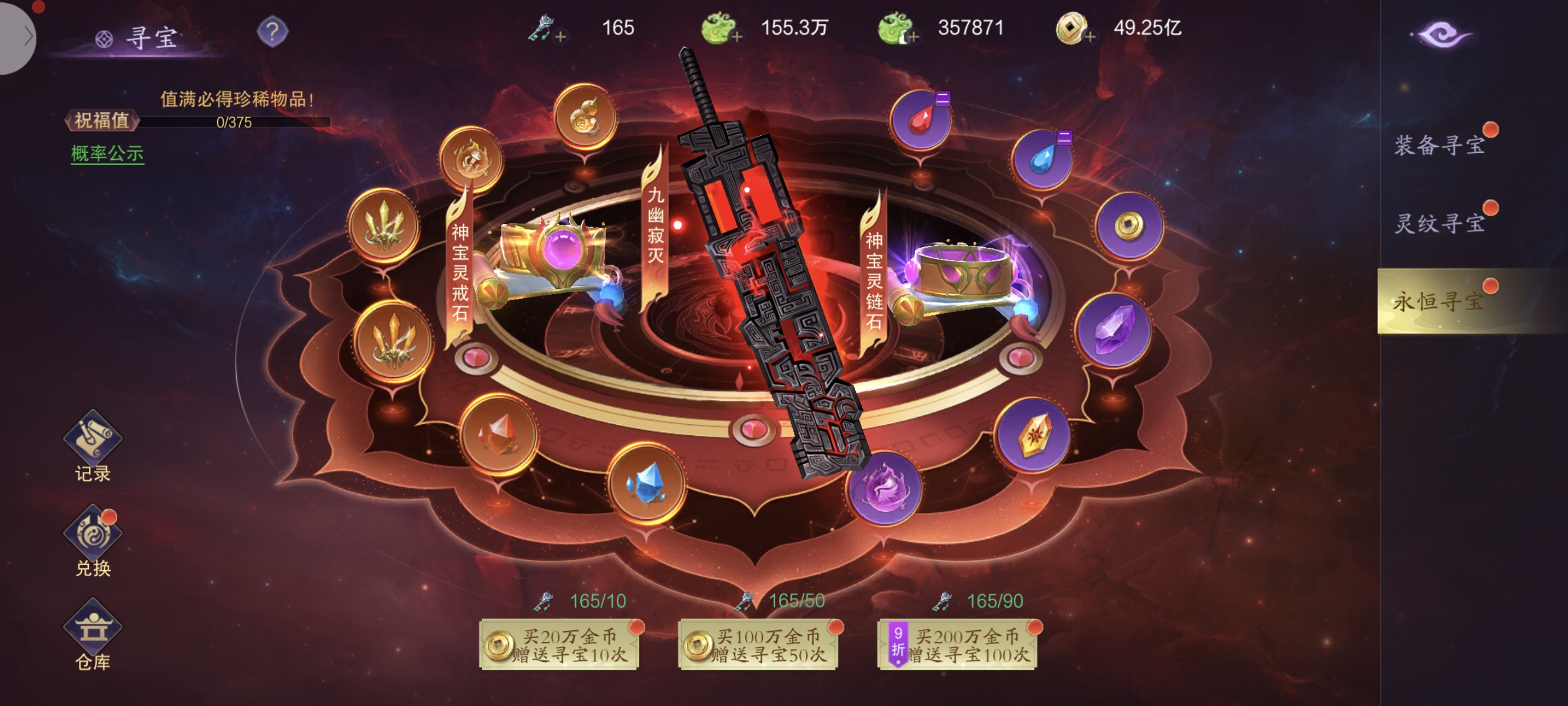Select the blue teardrop gem reward

click(1042, 159)
